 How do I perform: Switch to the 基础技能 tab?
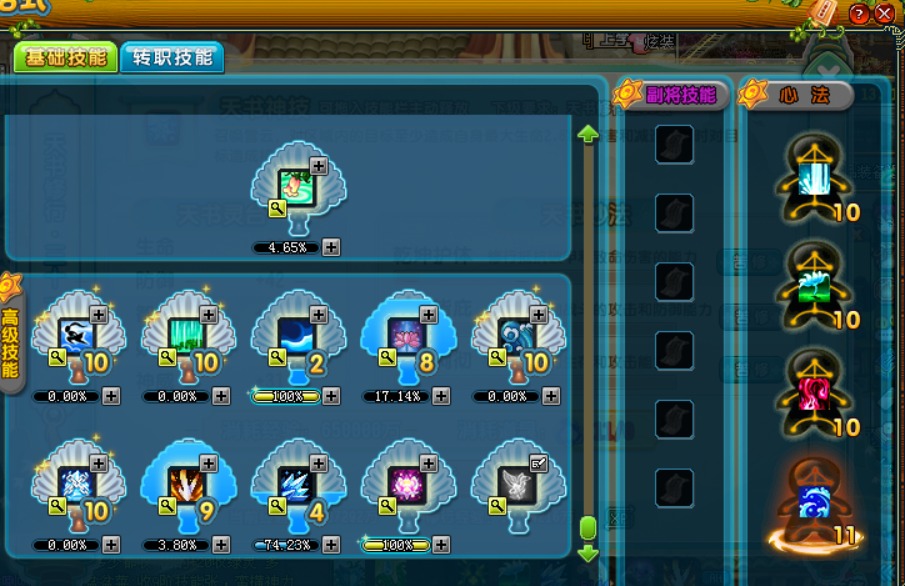click(x=65, y=58)
